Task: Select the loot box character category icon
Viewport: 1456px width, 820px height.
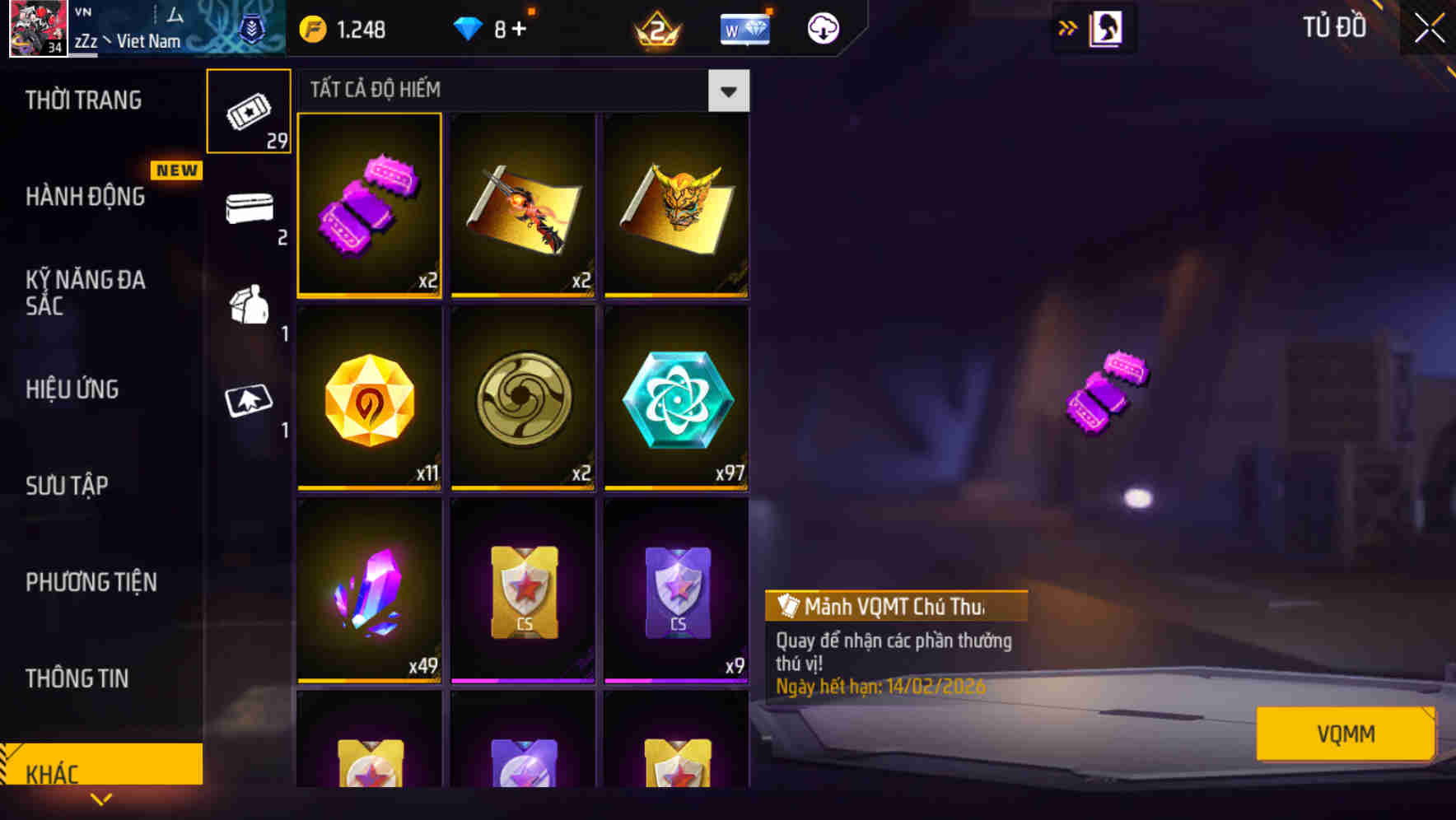Action: (x=249, y=309)
